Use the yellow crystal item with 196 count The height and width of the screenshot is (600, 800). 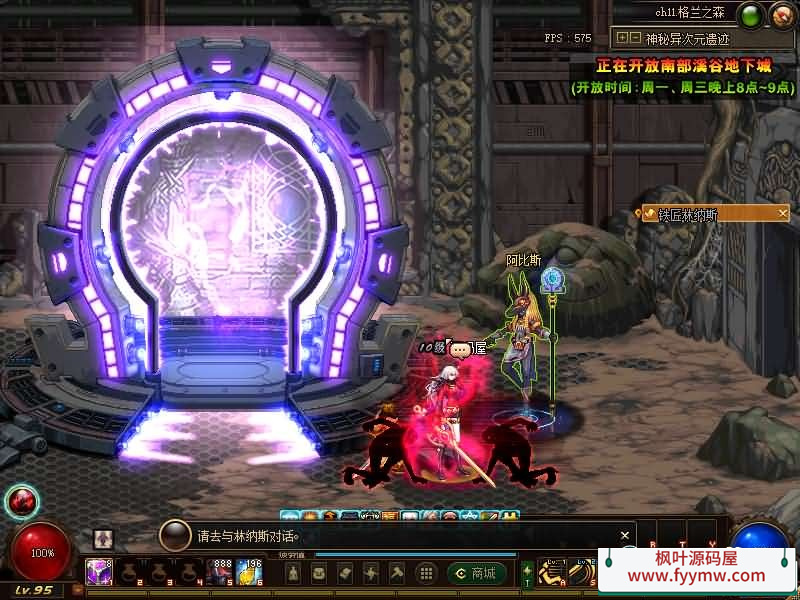250,572
